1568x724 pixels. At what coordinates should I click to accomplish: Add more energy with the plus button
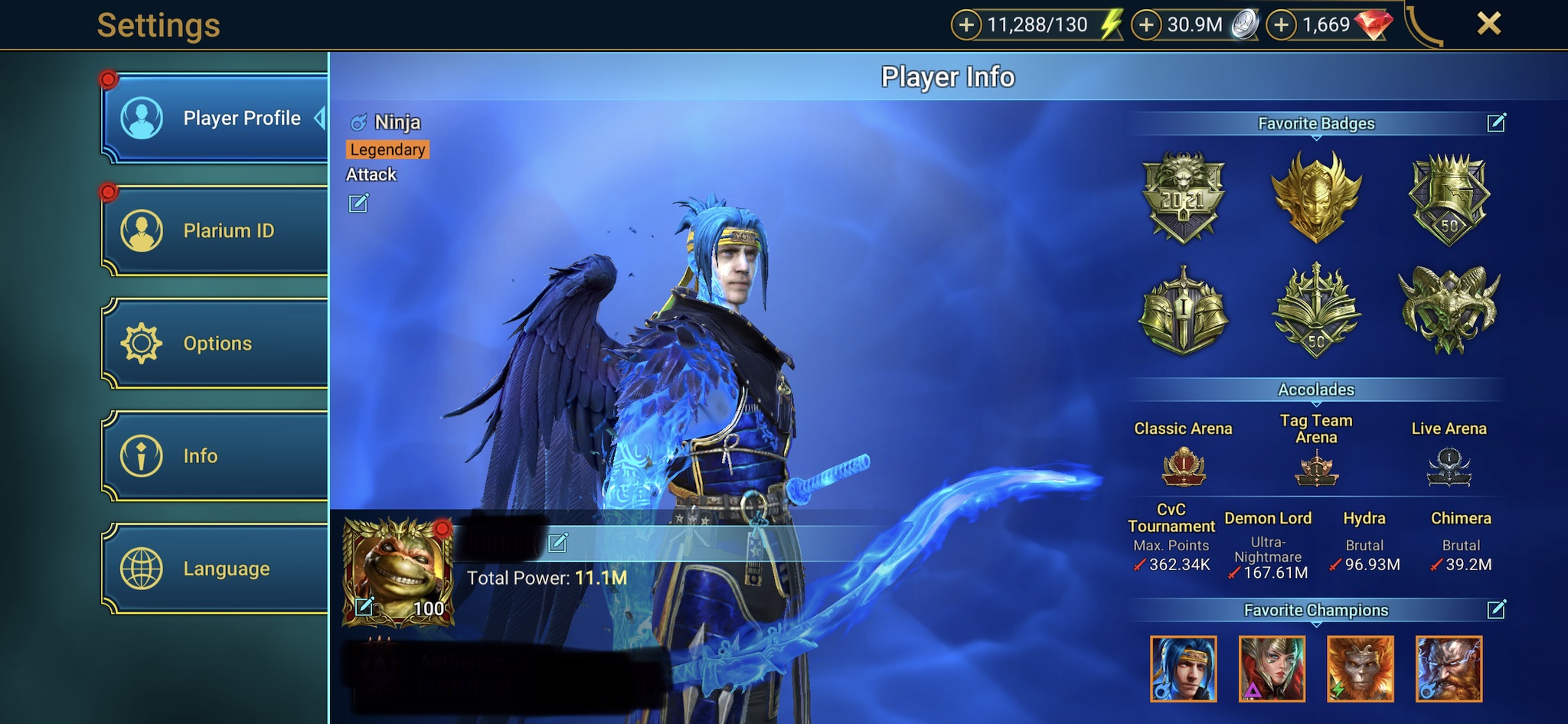(966, 25)
